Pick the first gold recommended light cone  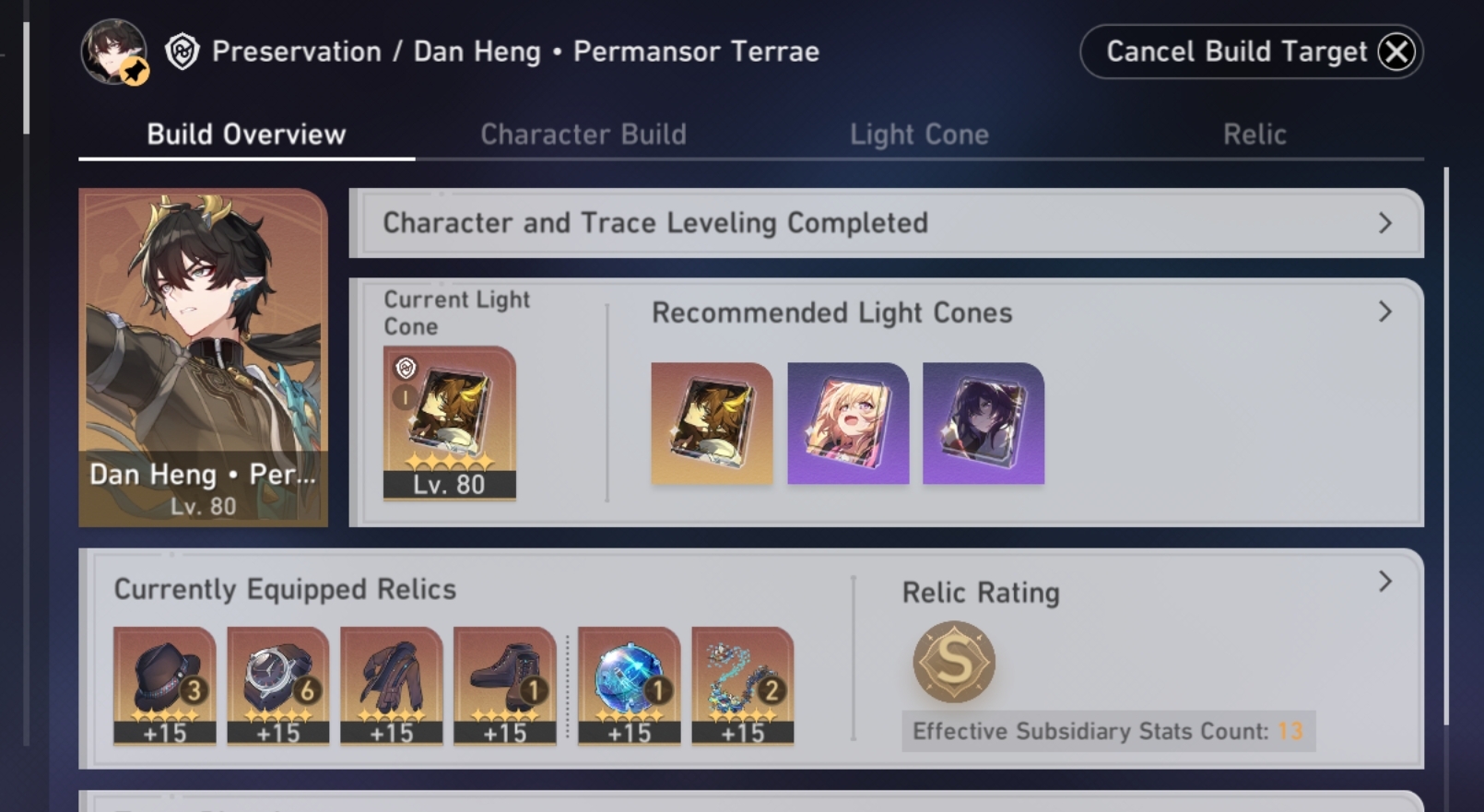712,423
